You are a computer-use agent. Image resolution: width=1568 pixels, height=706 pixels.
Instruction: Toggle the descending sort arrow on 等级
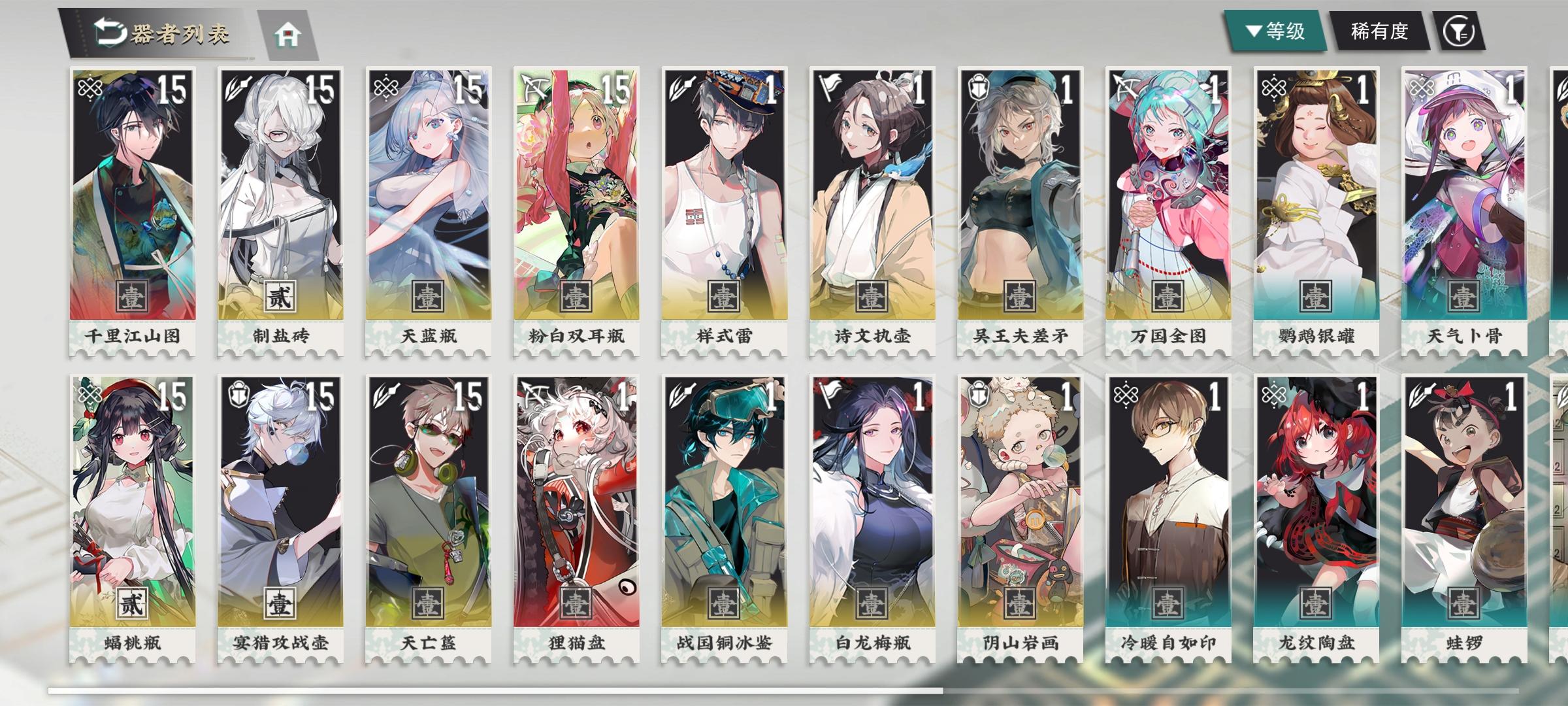pos(1254,30)
